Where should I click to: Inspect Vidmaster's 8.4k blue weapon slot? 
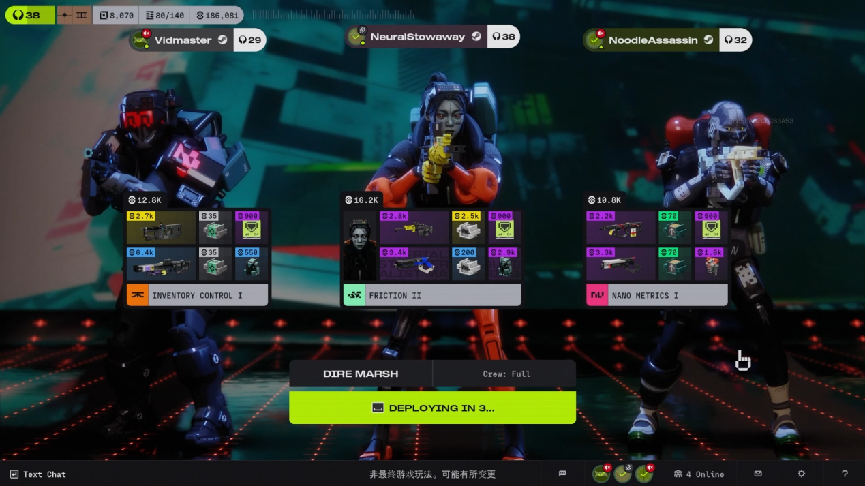(161, 263)
